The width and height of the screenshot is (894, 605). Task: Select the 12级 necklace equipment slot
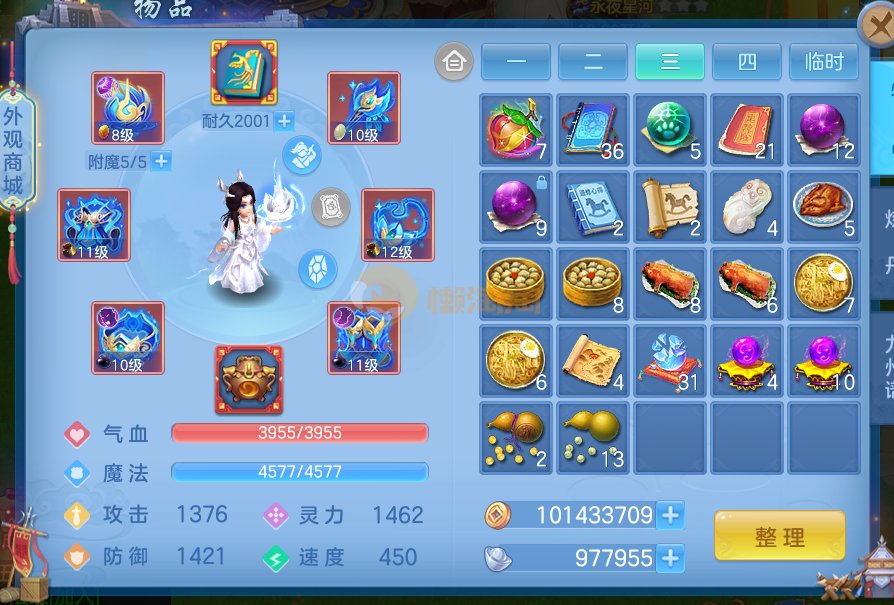tap(397, 225)
